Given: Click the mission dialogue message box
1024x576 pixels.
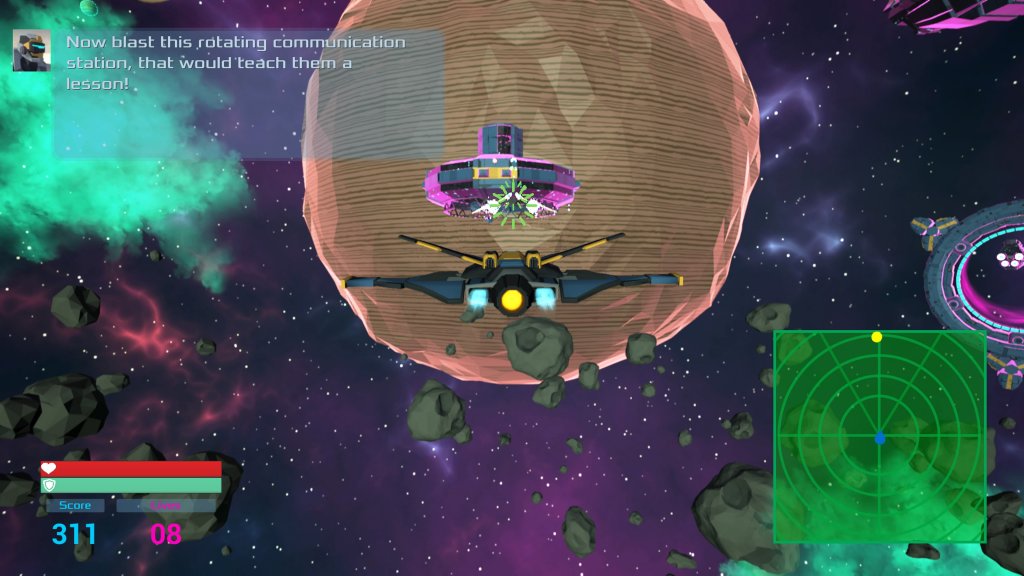Looking at the screenshot, I should click(x=248, y=94).
